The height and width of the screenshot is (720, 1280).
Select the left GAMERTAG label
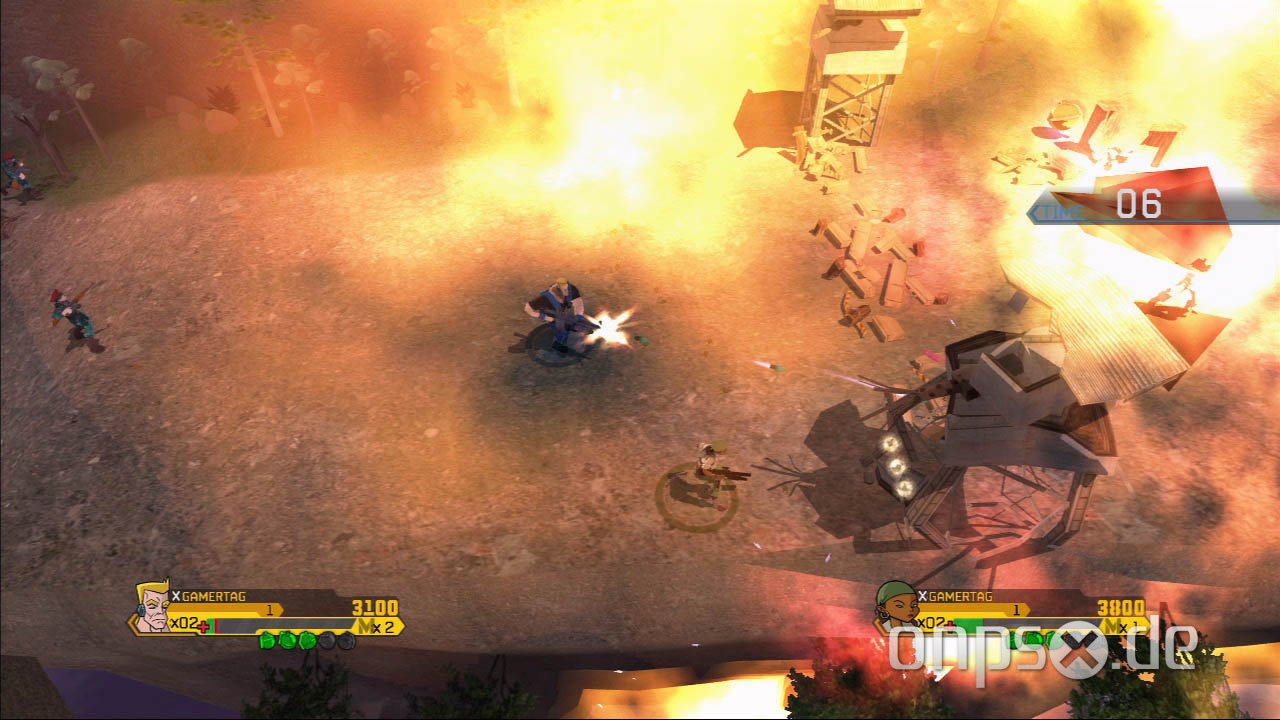215,596
